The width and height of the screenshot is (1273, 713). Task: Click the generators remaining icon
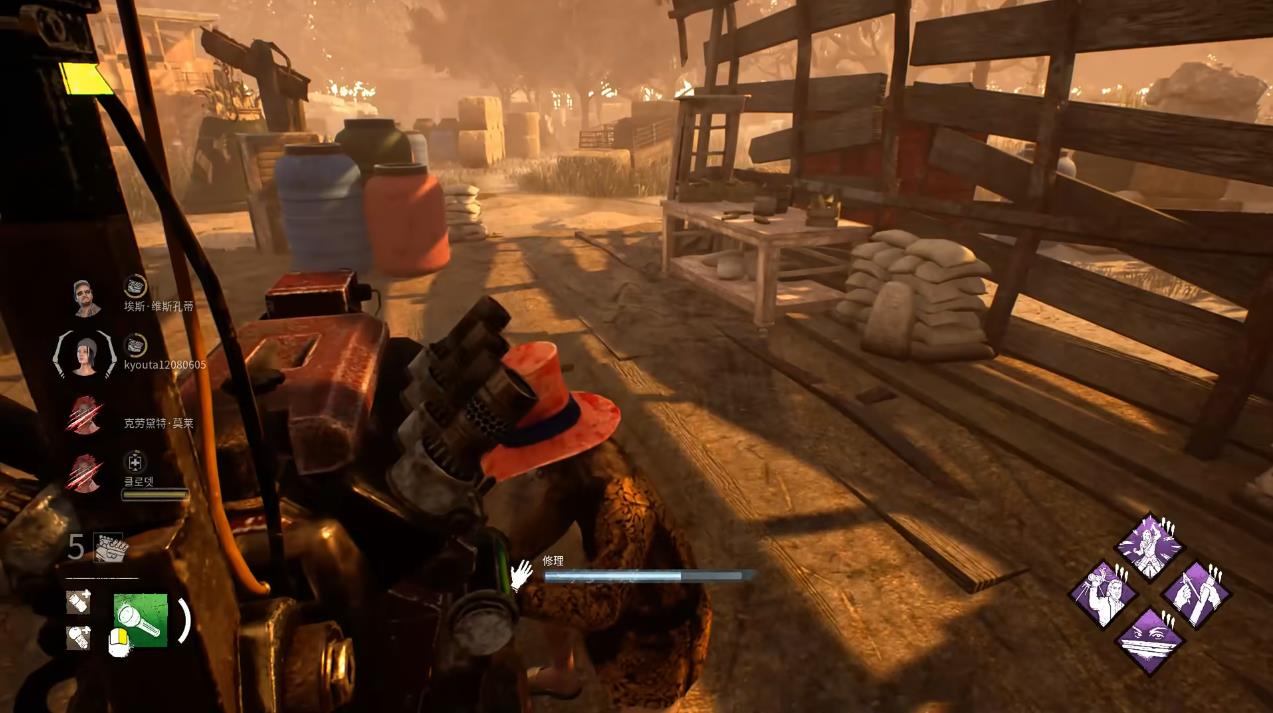[x=109, y=547]
